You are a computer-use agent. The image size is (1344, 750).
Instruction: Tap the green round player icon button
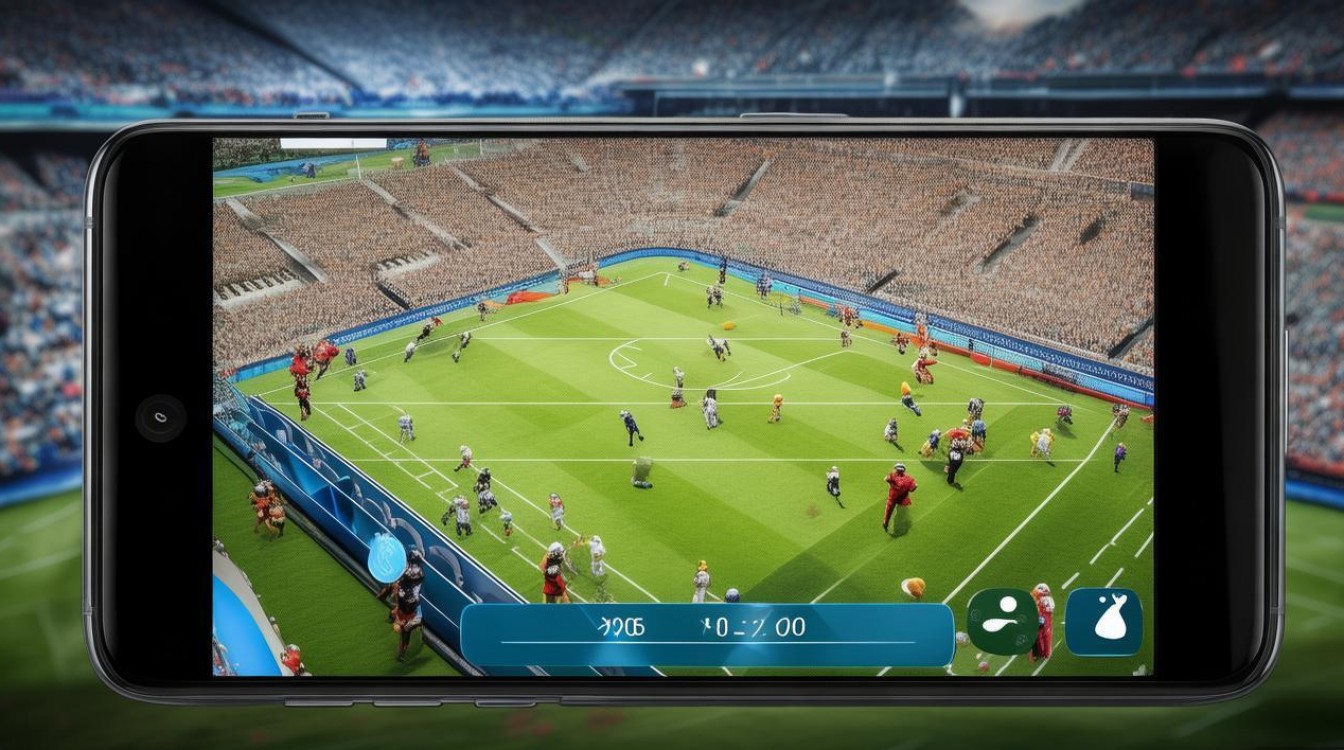coord(1002,622)
